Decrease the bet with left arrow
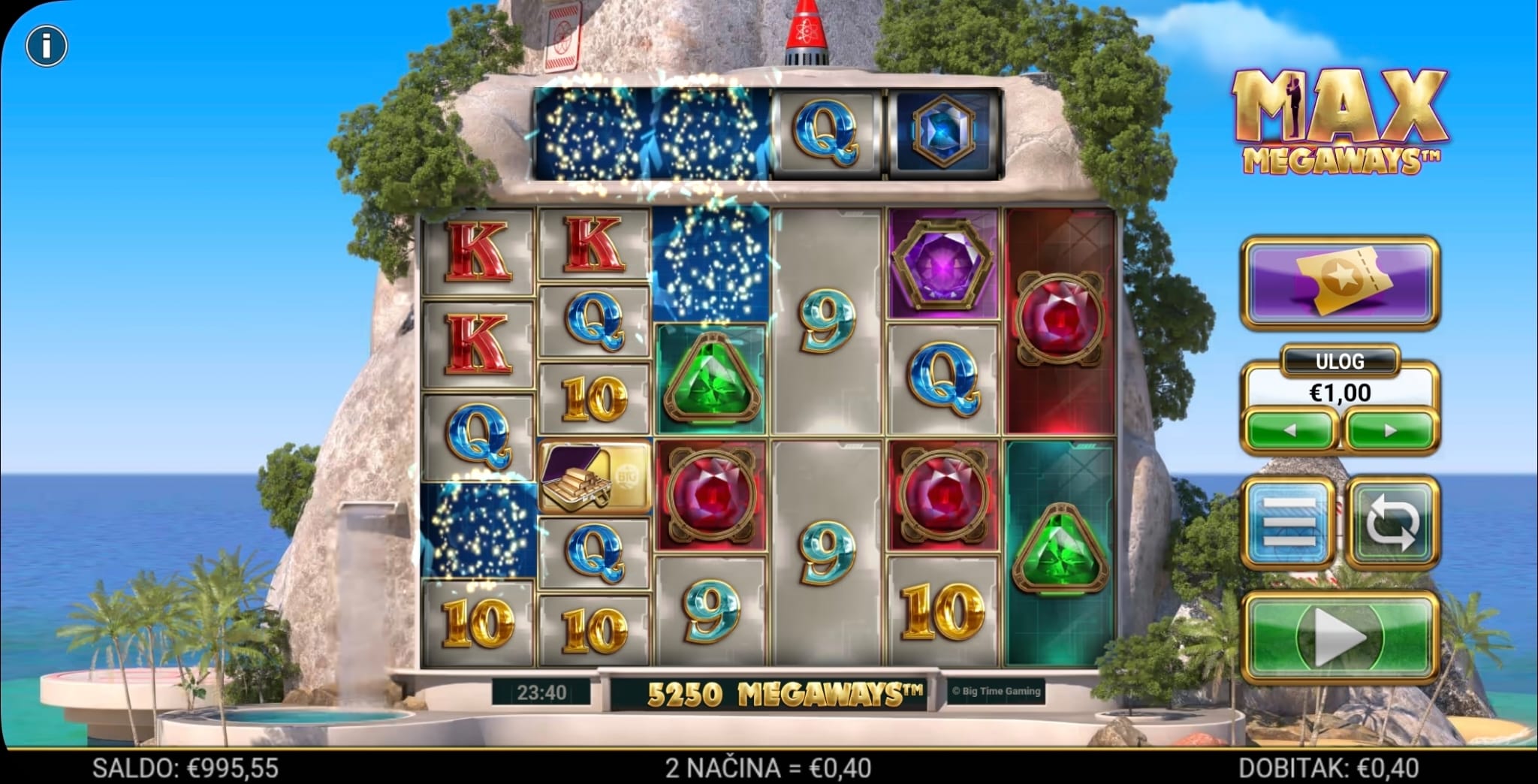The image size is (1538, 784). click(1289, 431)
